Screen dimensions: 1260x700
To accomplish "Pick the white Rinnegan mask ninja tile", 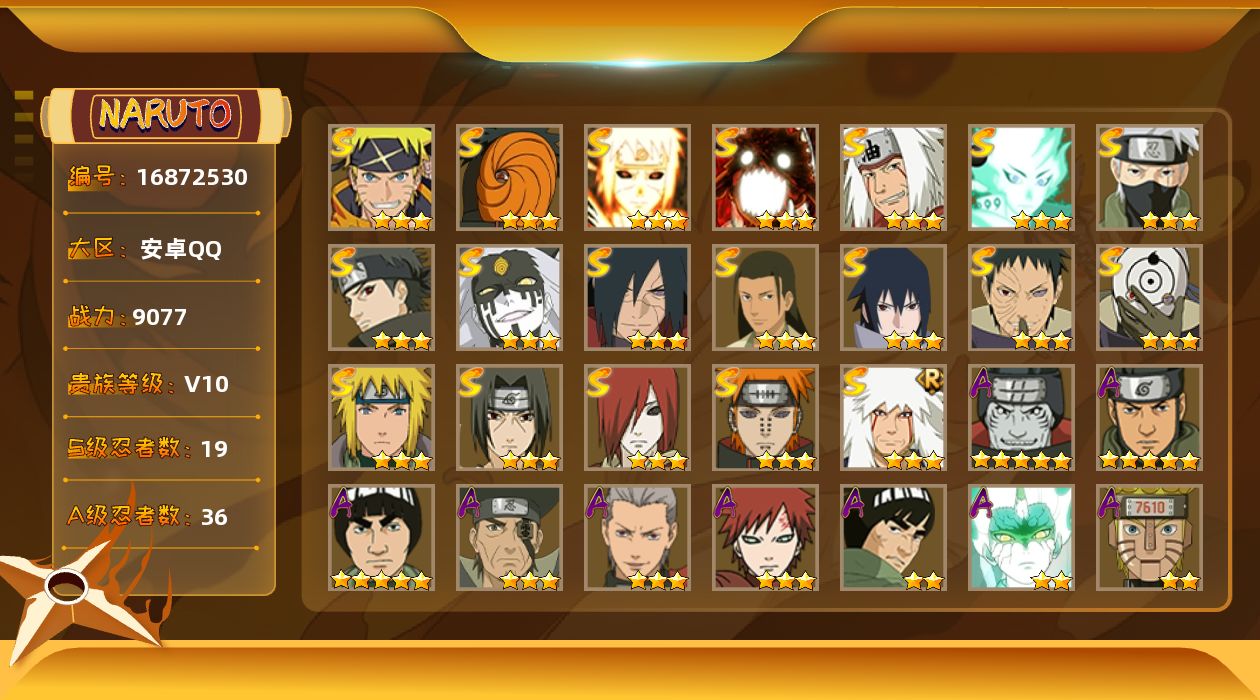I will click(1149, 297).
